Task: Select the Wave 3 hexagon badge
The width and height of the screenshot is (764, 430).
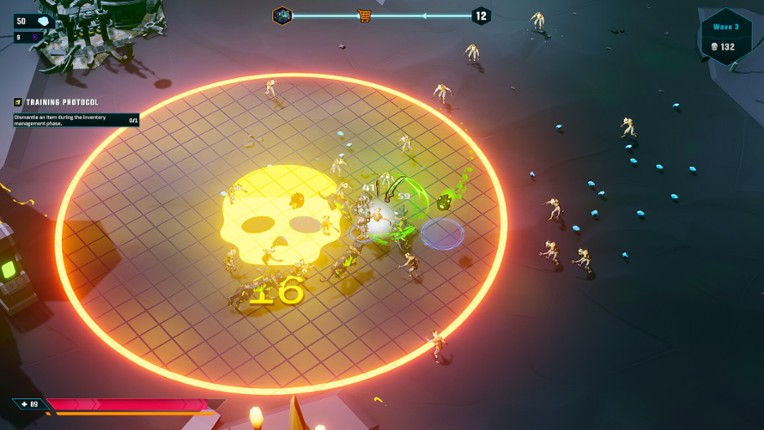Action: coord(727,36)
